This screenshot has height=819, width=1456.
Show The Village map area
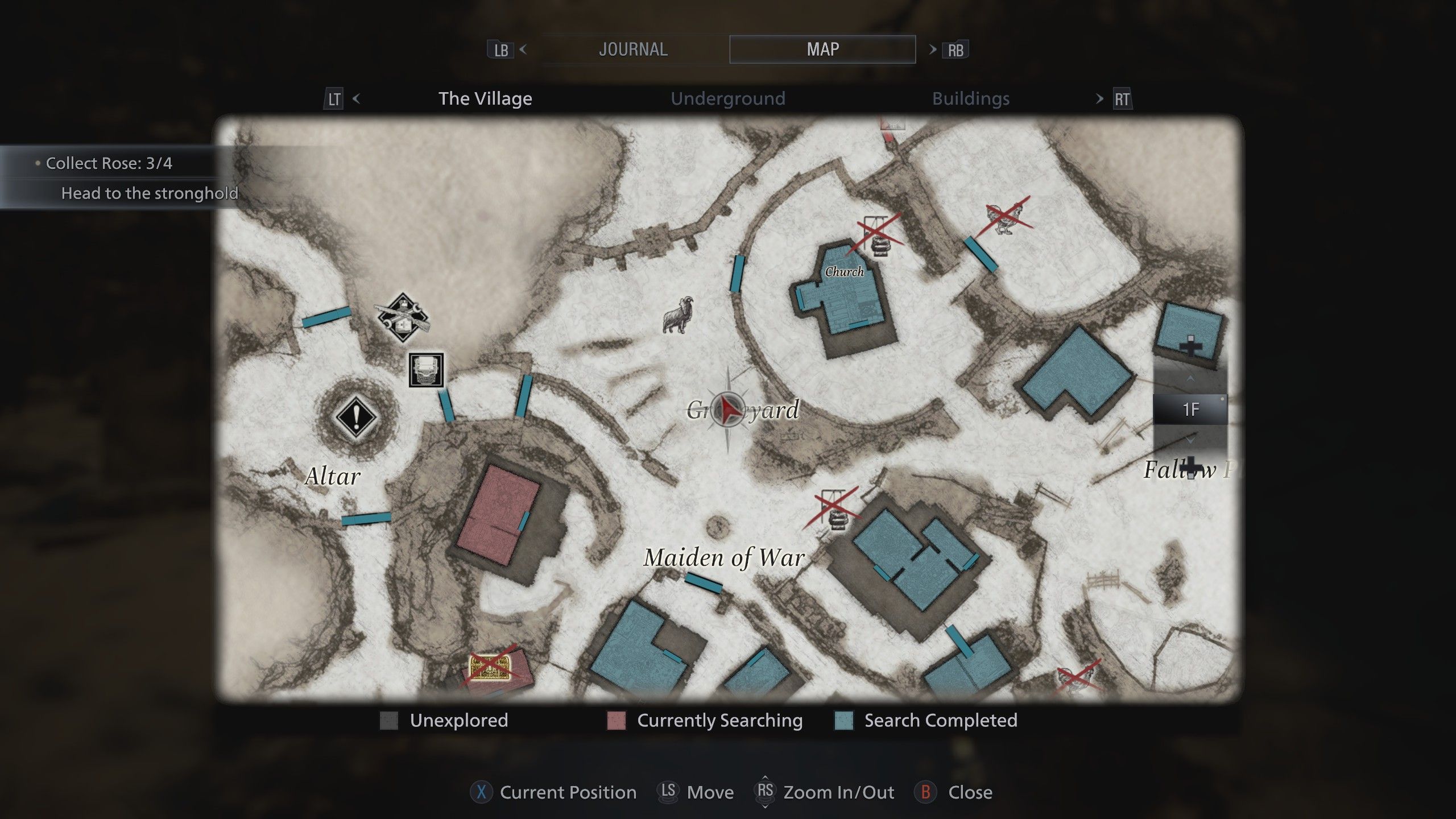coord(485,99)
